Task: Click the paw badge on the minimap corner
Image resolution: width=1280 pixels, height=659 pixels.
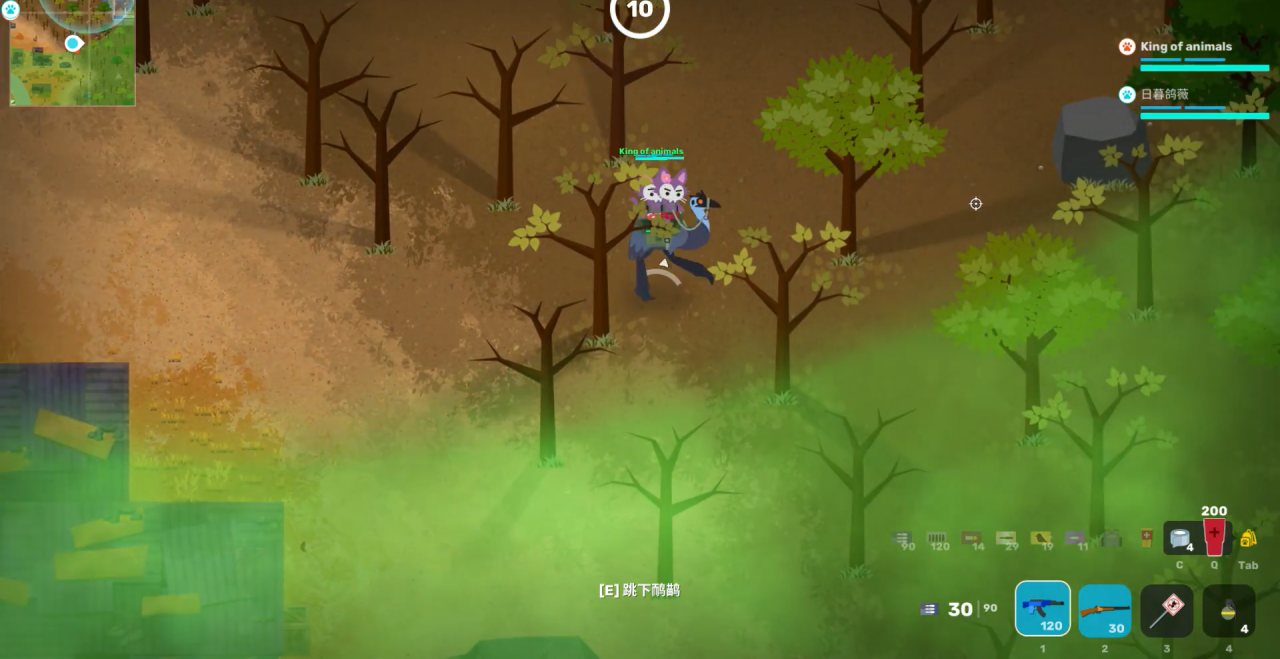Action: point(10,9)
